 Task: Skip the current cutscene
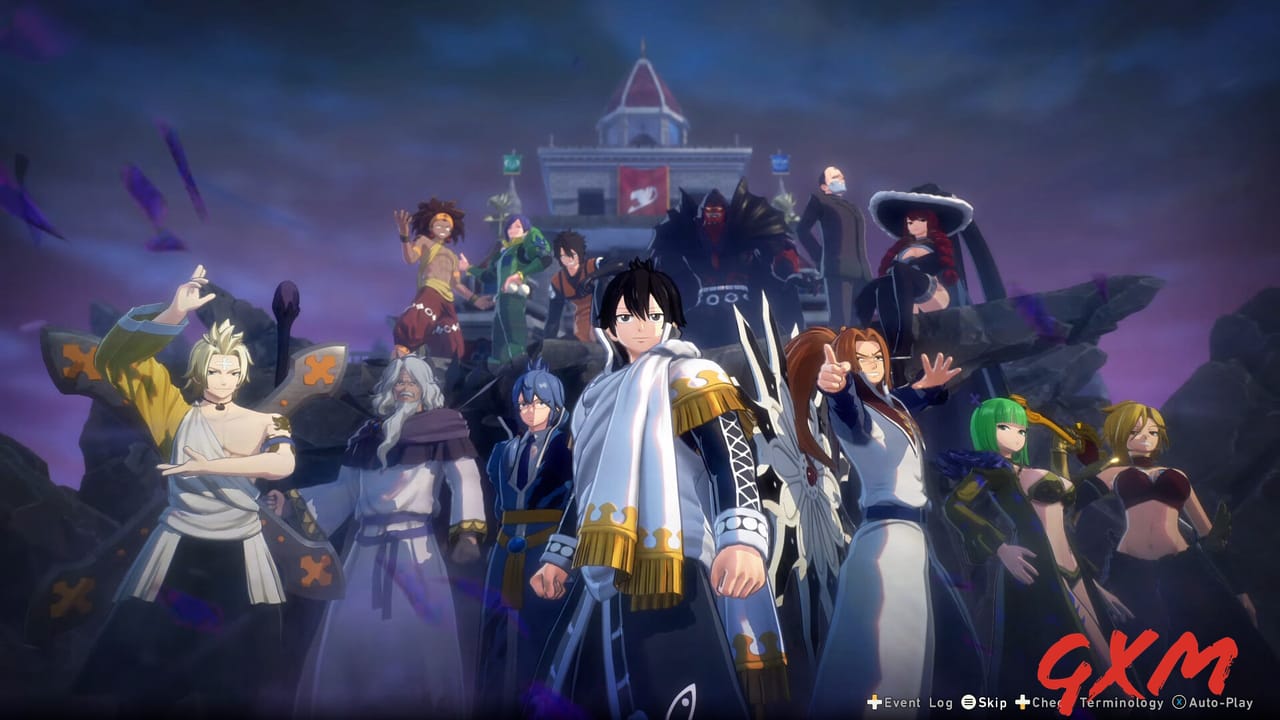pos(992,704)
